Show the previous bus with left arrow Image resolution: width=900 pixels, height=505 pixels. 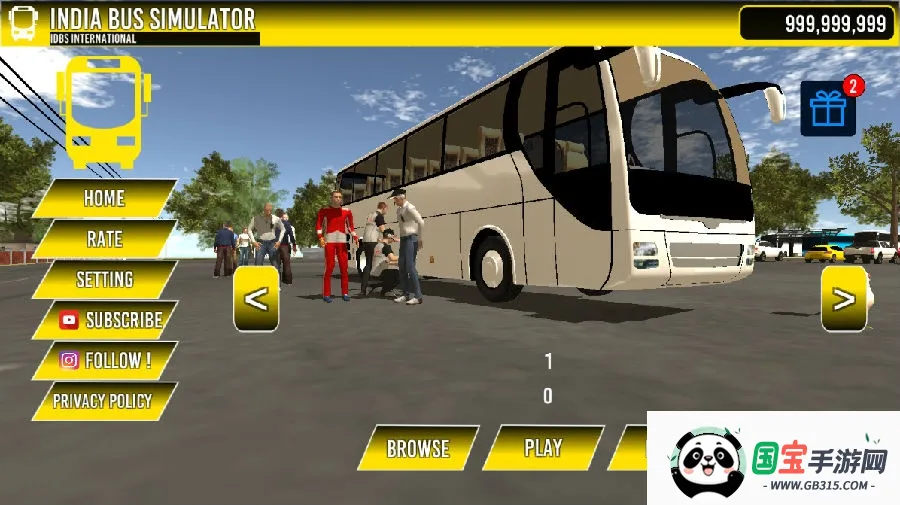(256, 298)
